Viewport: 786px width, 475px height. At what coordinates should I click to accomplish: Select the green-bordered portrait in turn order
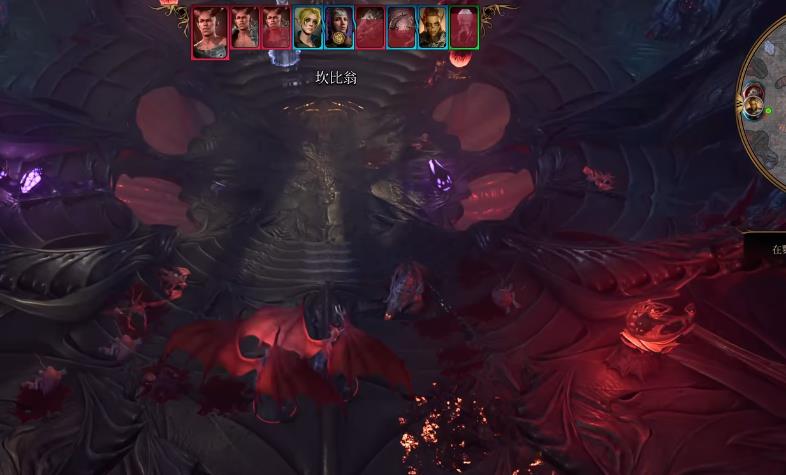coord(463,27)
